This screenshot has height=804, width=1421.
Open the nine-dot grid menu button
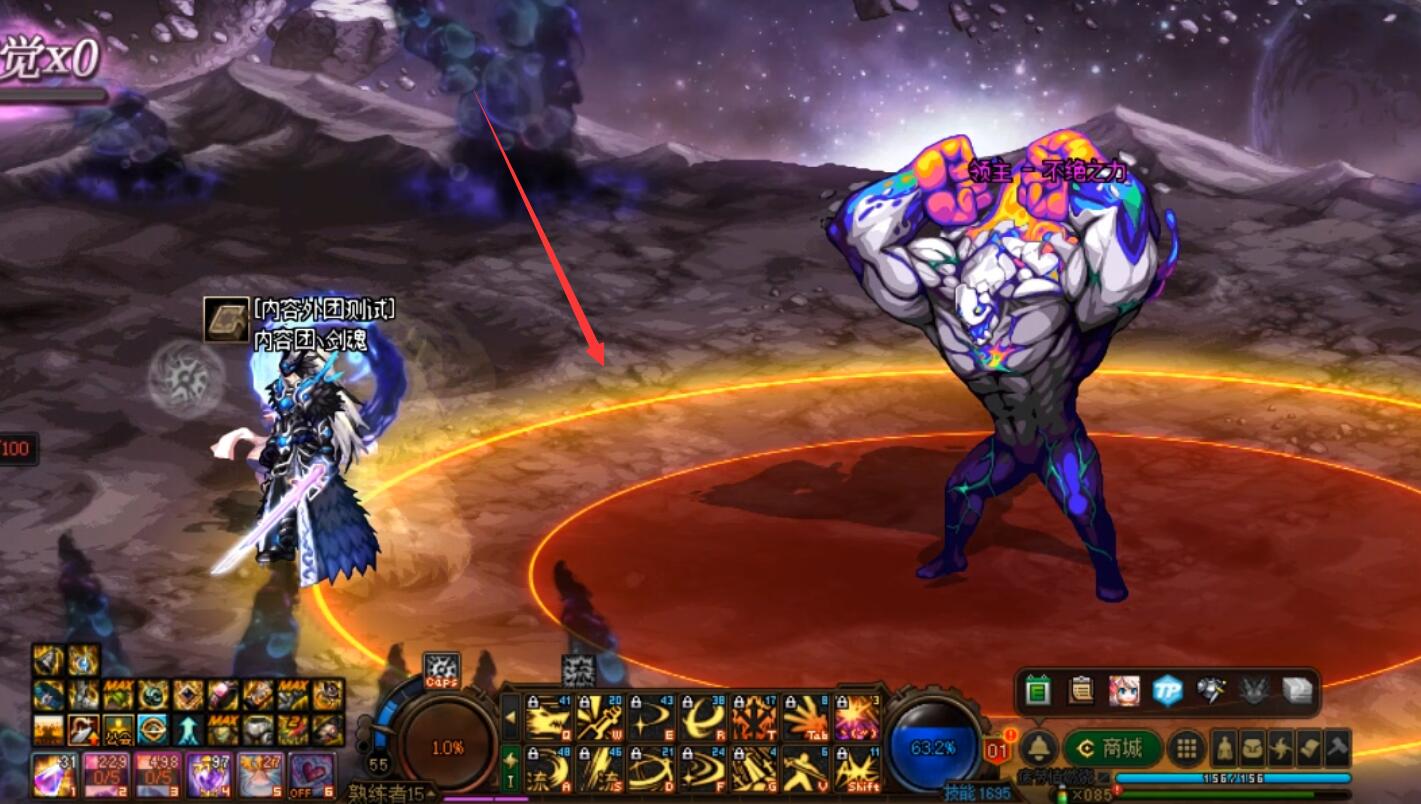tap(1187, 748)
